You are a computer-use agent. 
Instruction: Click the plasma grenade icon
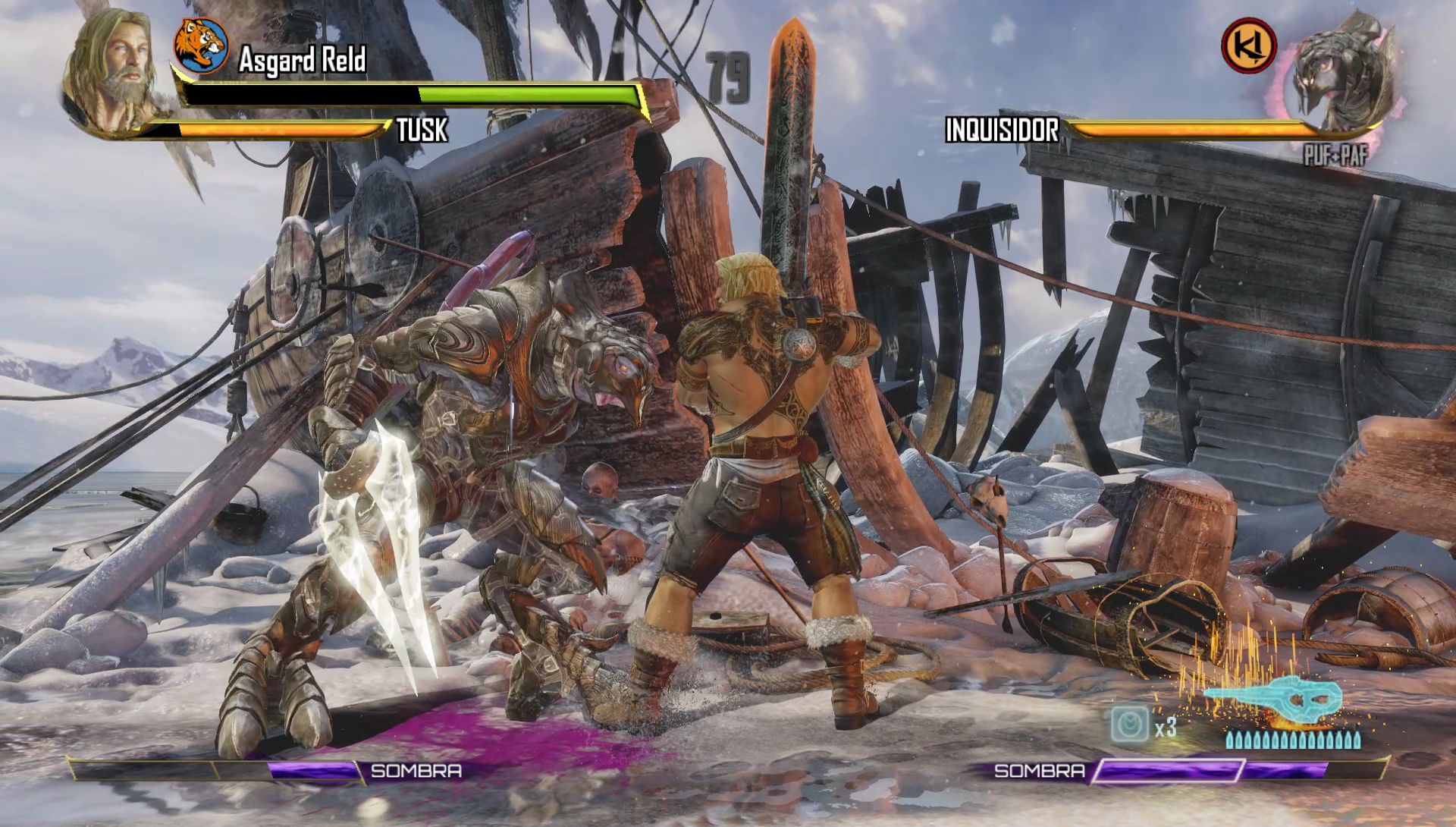1130,725
